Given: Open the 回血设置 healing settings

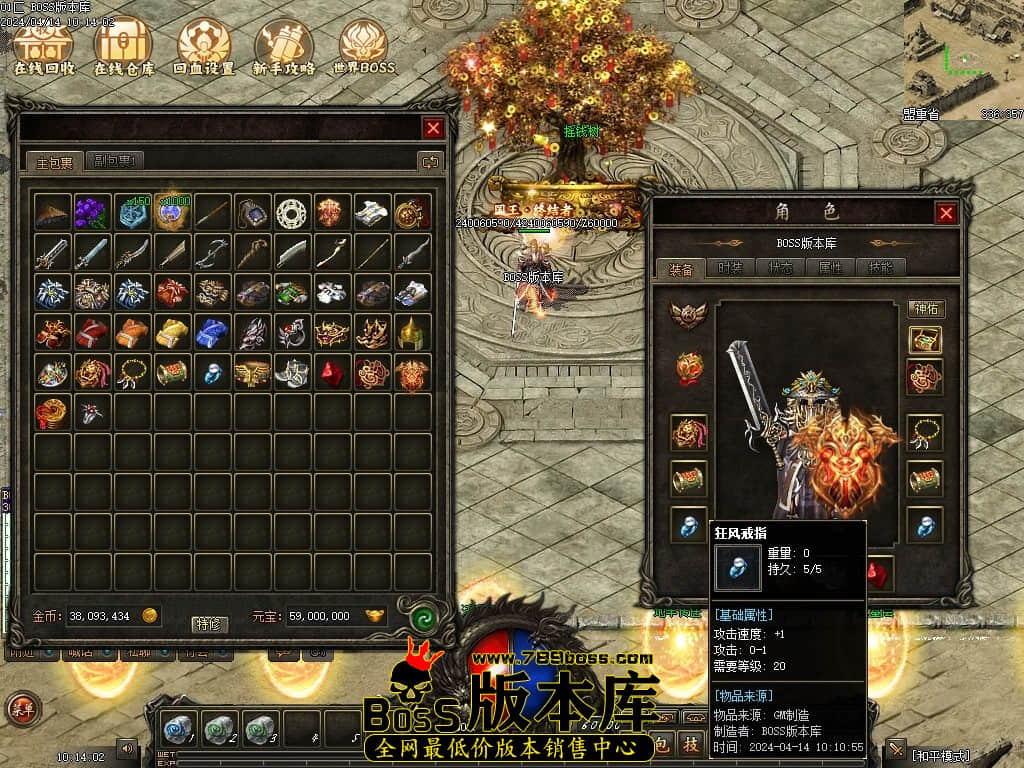Looking at the screenshot, I should (204, 47).
